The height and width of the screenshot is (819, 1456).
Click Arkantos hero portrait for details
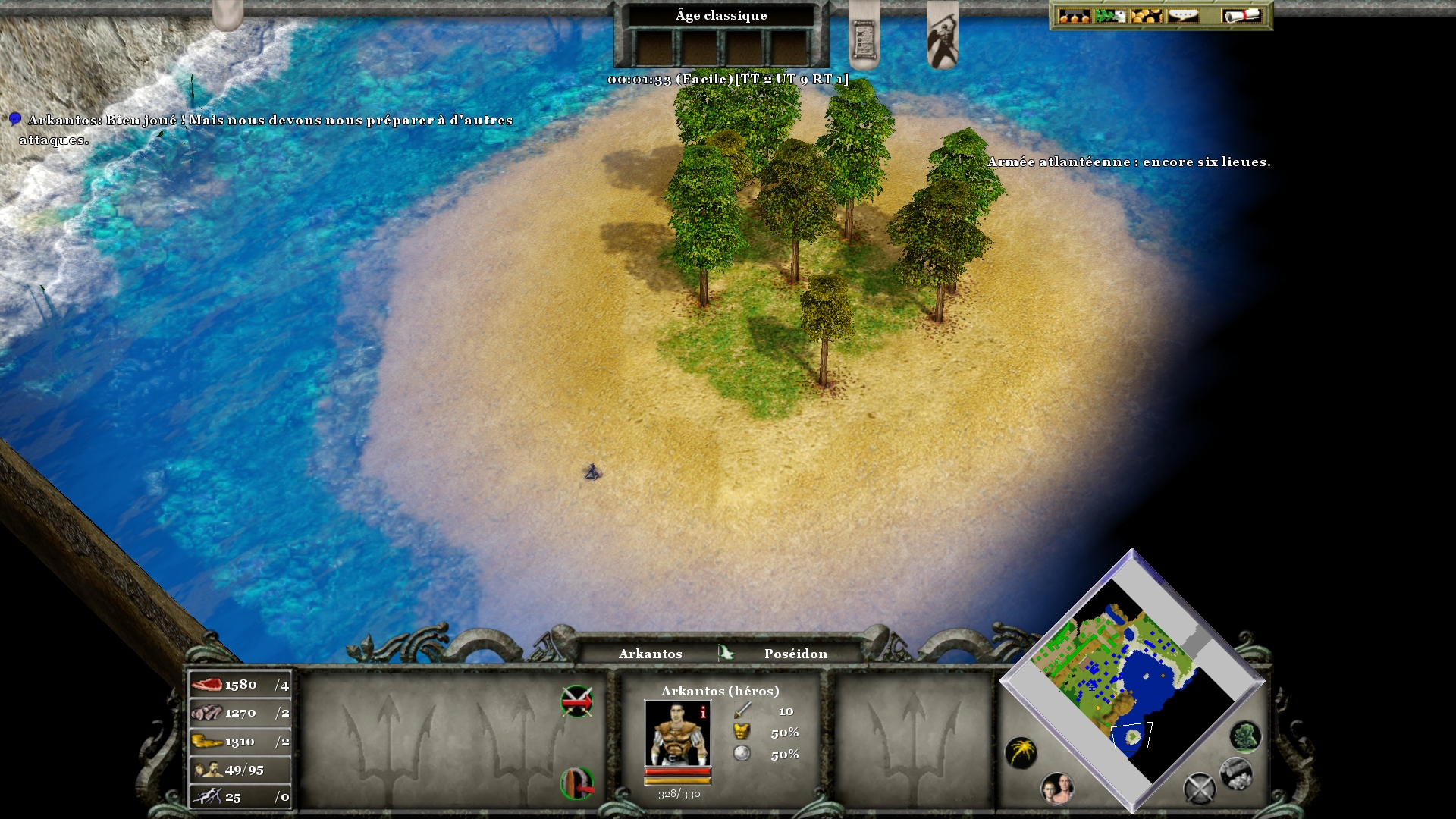point(677,733)
